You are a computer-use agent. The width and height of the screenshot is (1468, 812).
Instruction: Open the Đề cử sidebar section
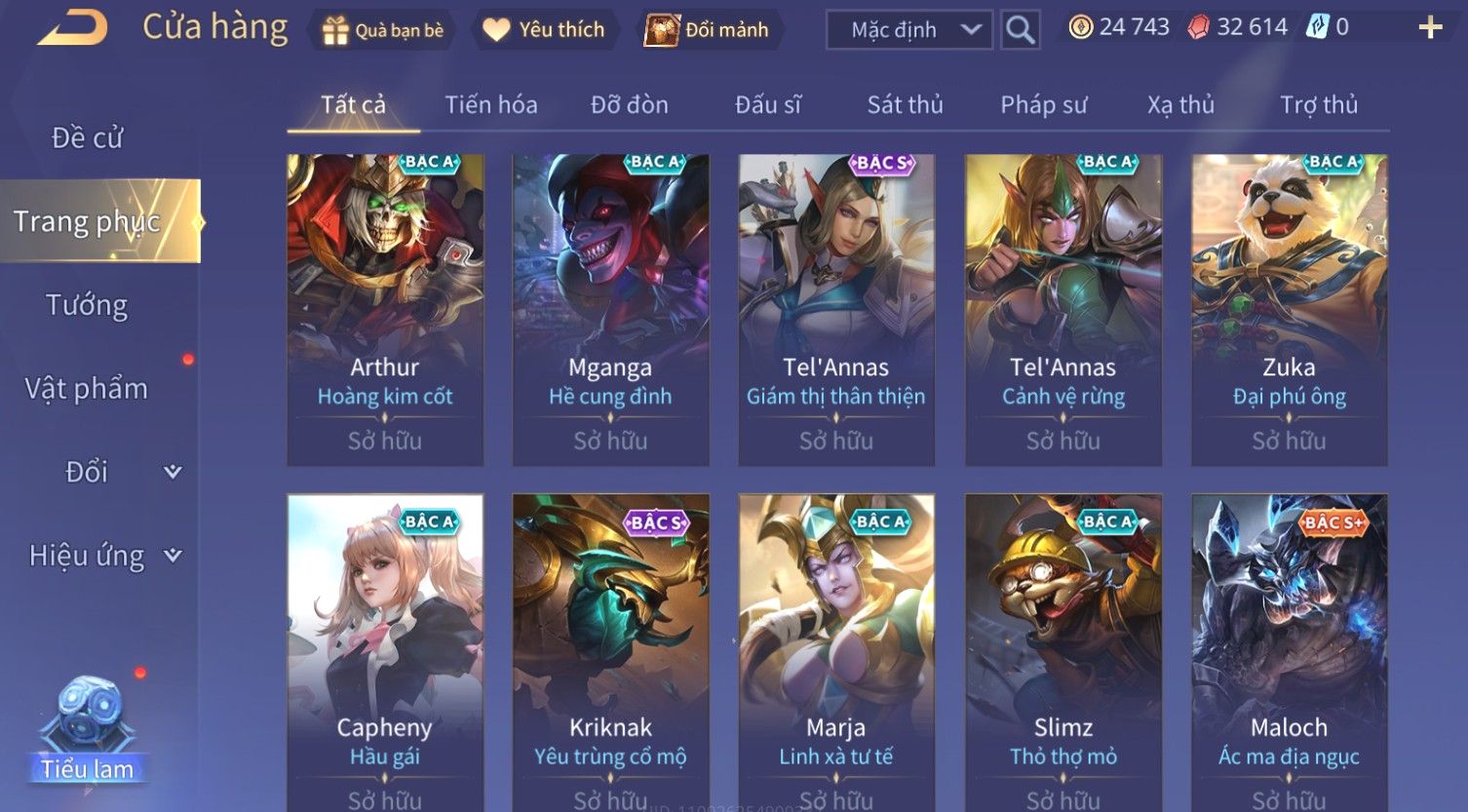click(88, 138)
